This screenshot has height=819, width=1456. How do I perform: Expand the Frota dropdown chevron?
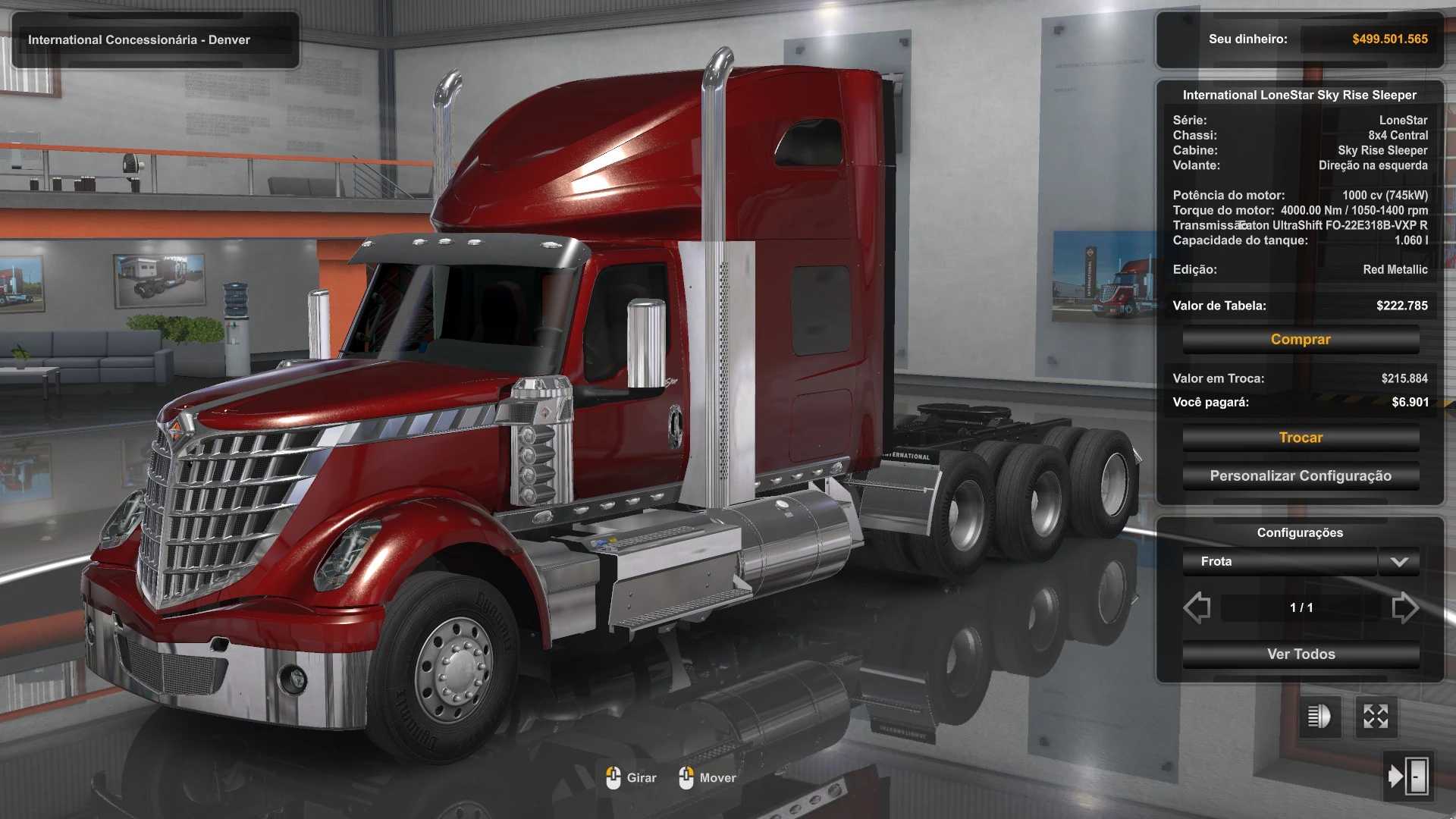pos(1399,562)
